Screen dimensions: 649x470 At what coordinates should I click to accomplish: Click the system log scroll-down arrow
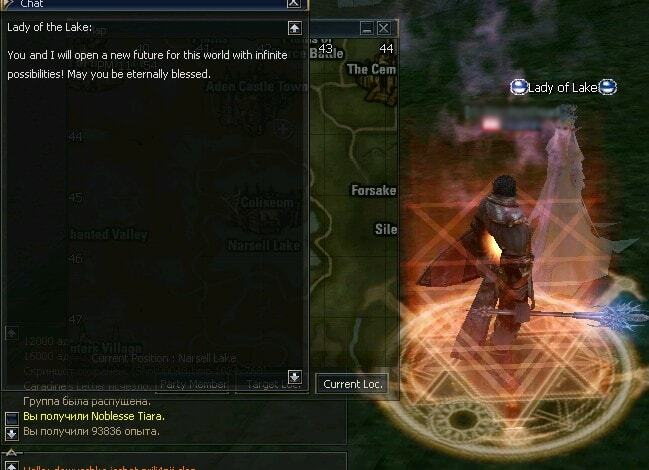(12, 433)
